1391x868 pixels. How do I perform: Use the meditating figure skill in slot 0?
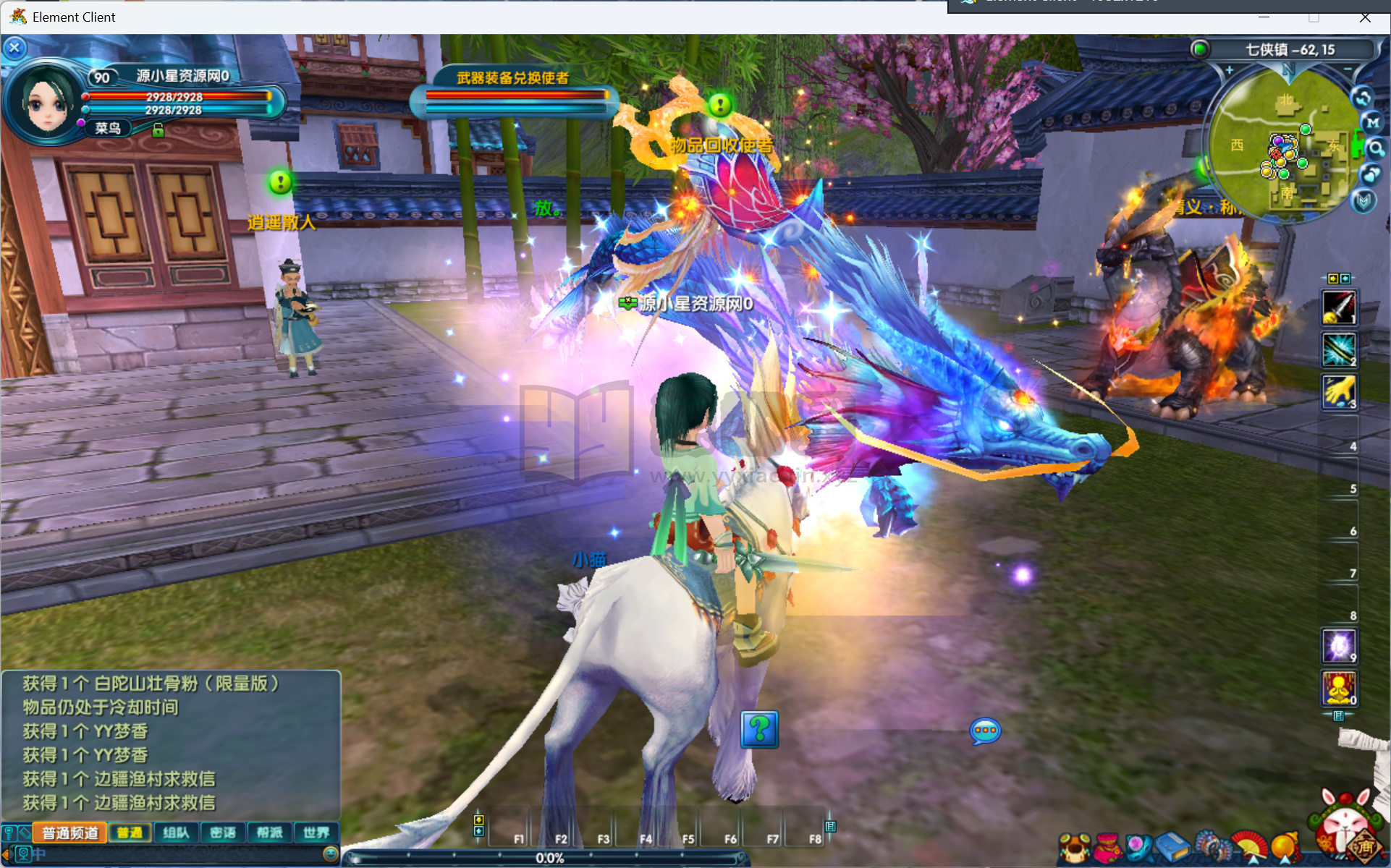pyautogui.click(x=1338, y=688)
